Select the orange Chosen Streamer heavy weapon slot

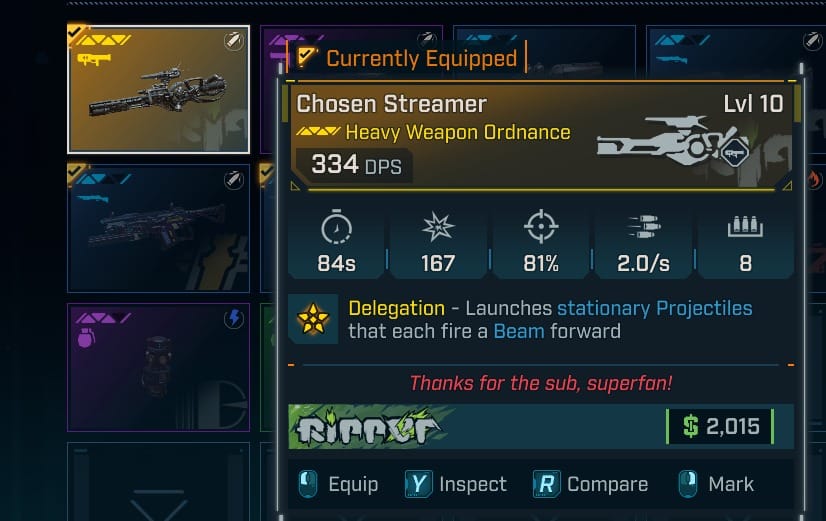pos(158,89)
